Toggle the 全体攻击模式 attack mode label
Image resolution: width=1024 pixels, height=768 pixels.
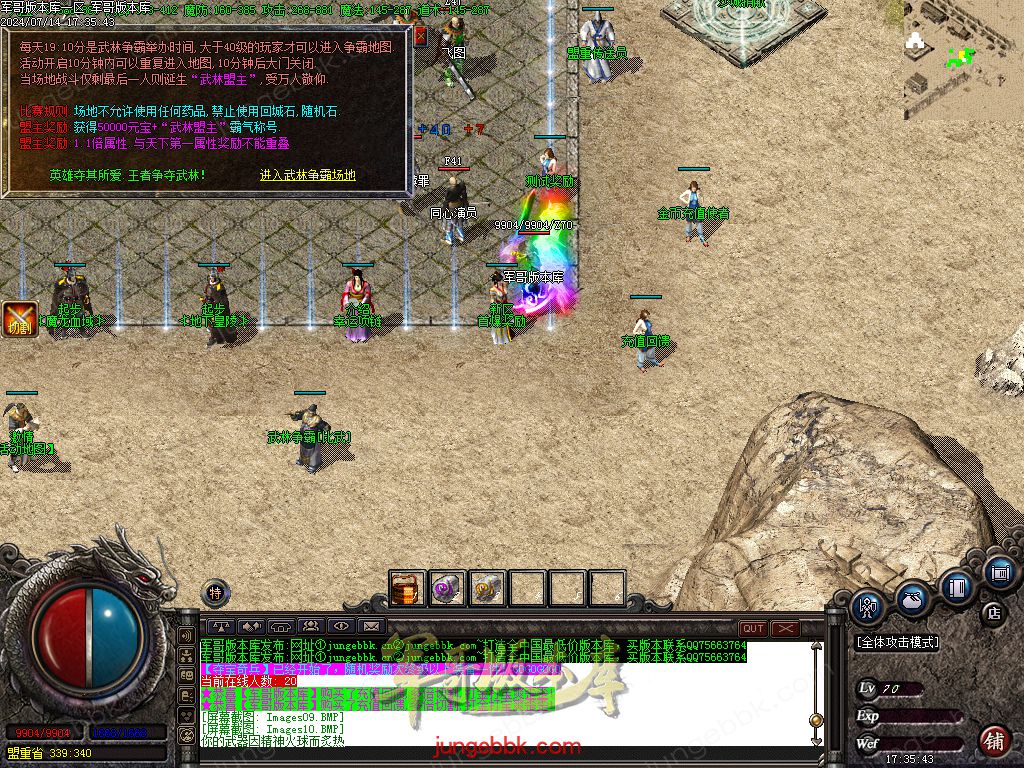click(897, 643)
